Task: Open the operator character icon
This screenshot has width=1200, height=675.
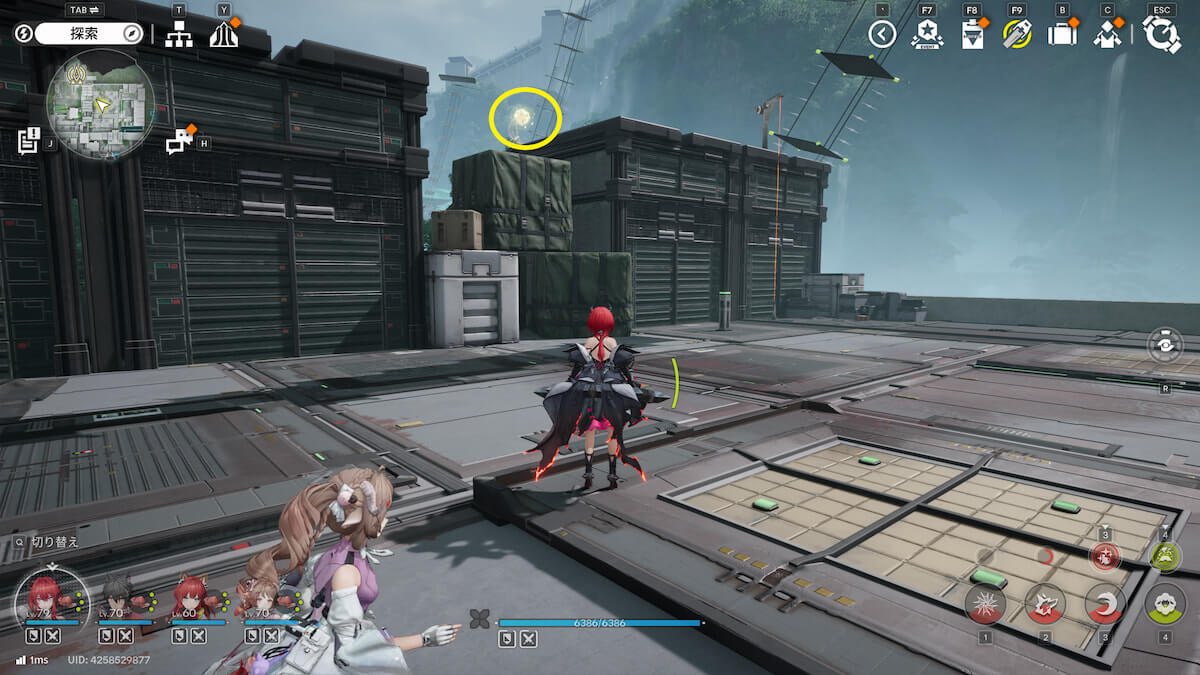Action: 1107,35
